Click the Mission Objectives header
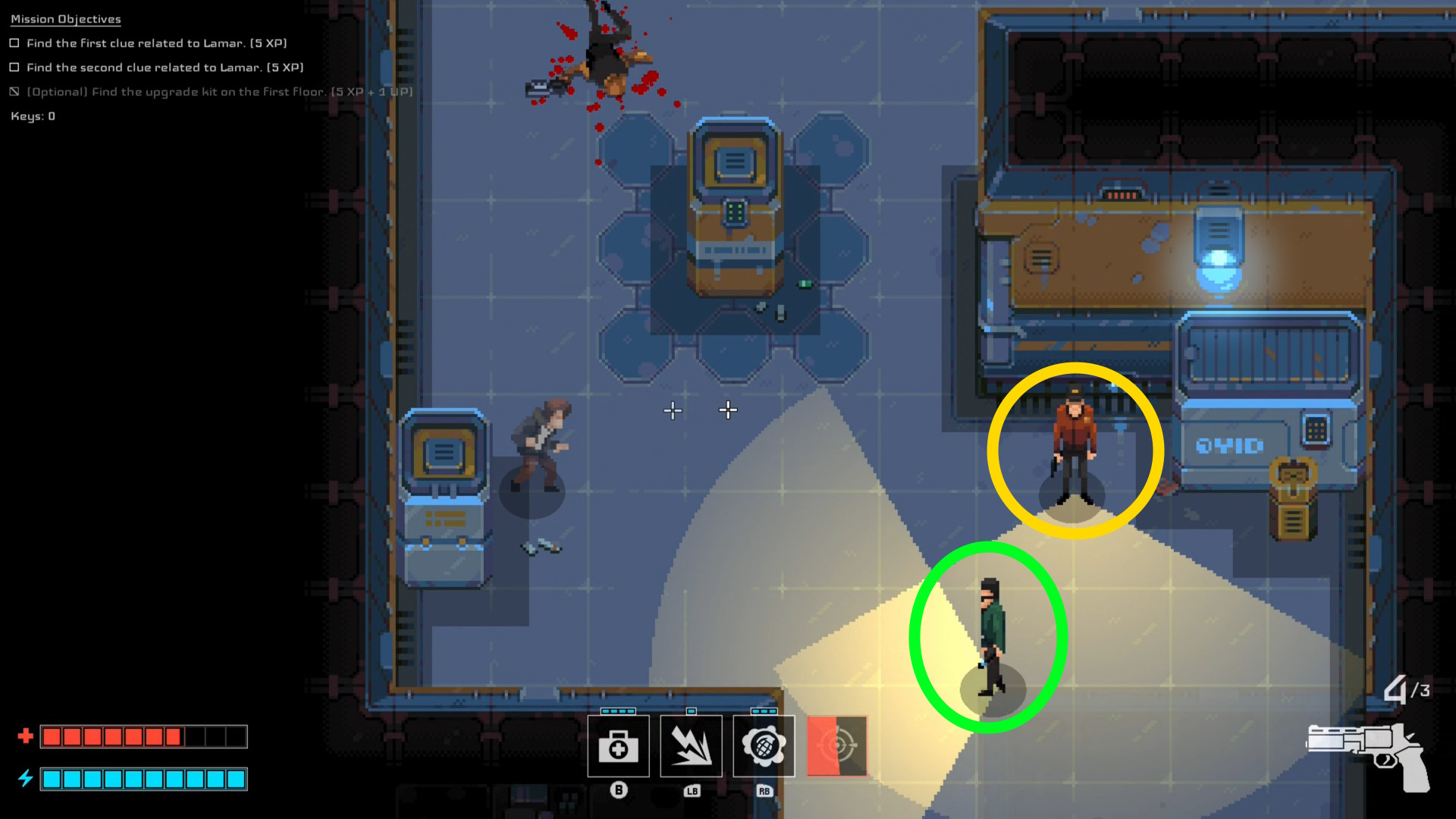The width and height of the screenshot is (1456, 819). point(66,19)
